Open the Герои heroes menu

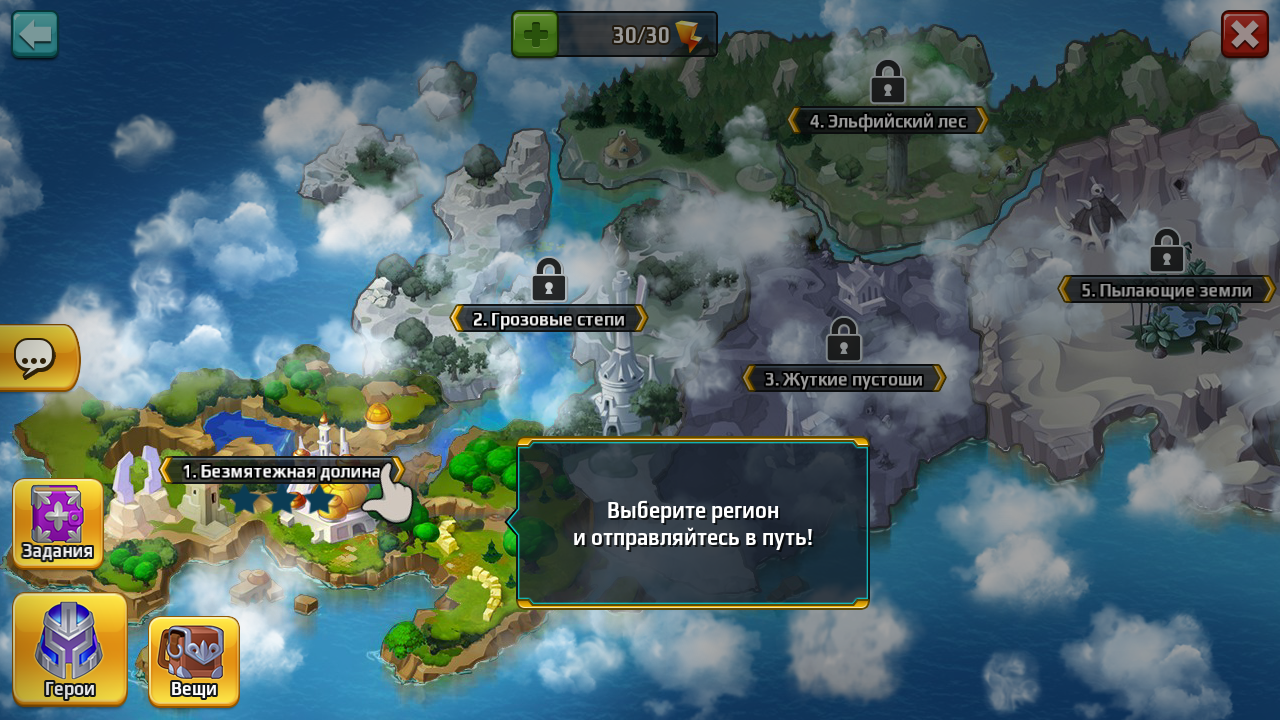[70, 650]
